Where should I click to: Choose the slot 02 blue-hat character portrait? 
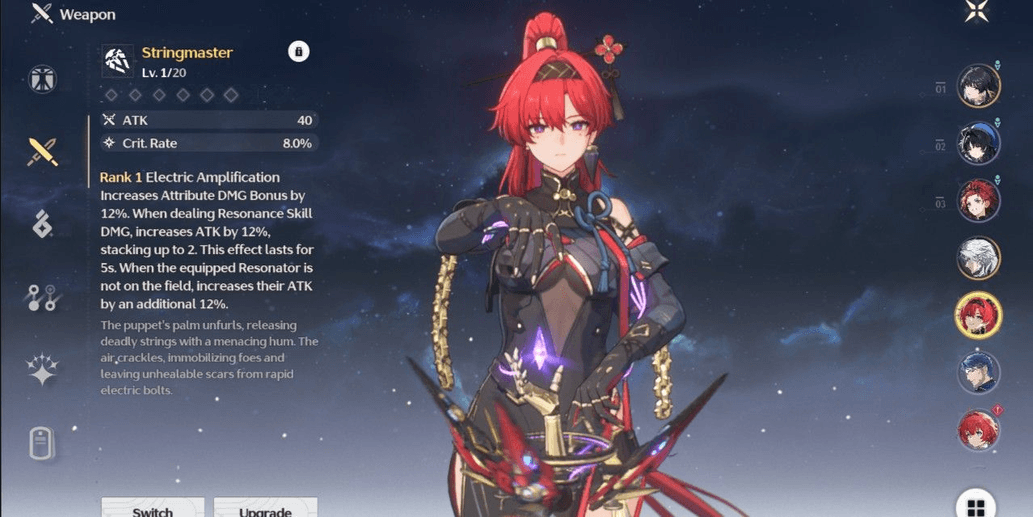979,144
